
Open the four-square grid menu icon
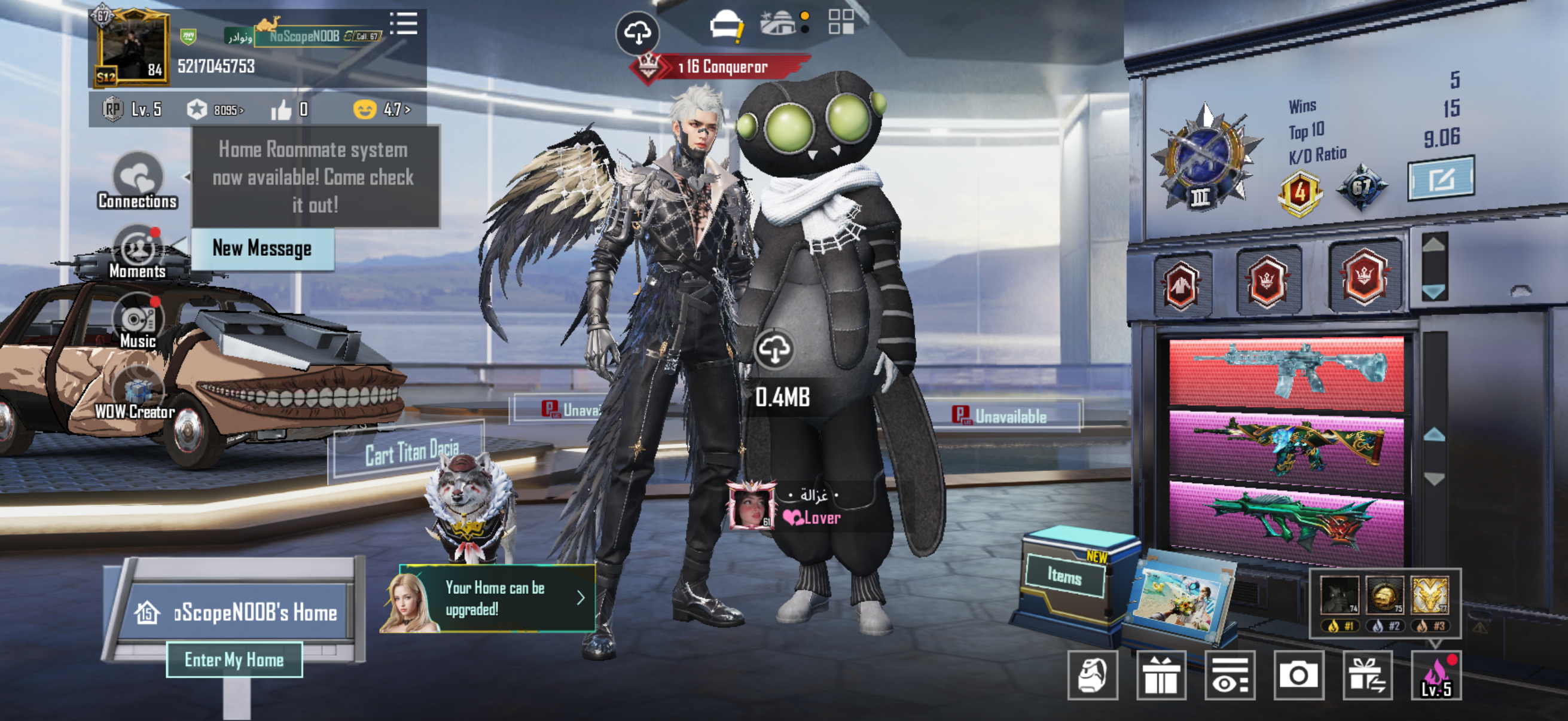841,22
